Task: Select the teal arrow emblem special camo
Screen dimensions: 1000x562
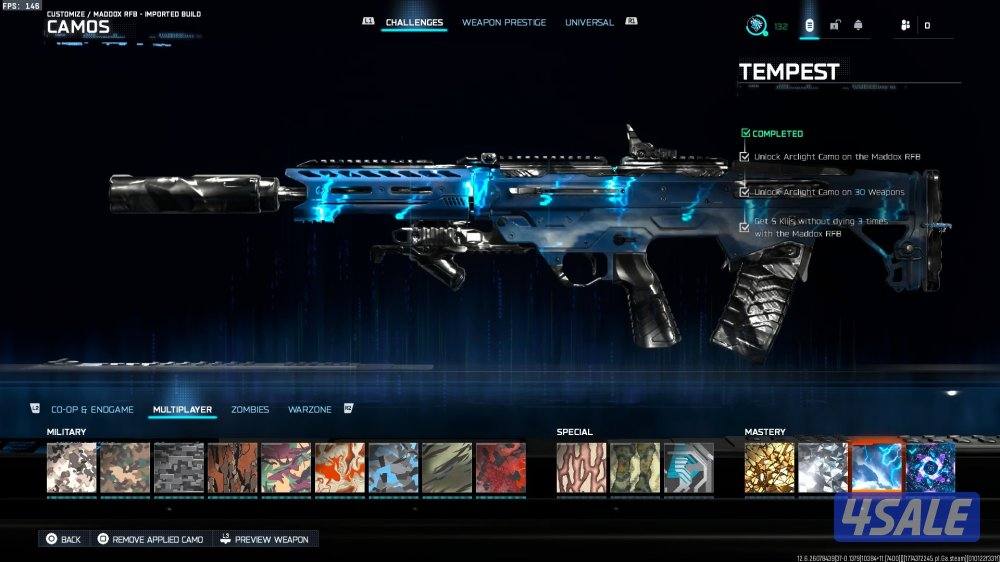Action: [689, 467]
